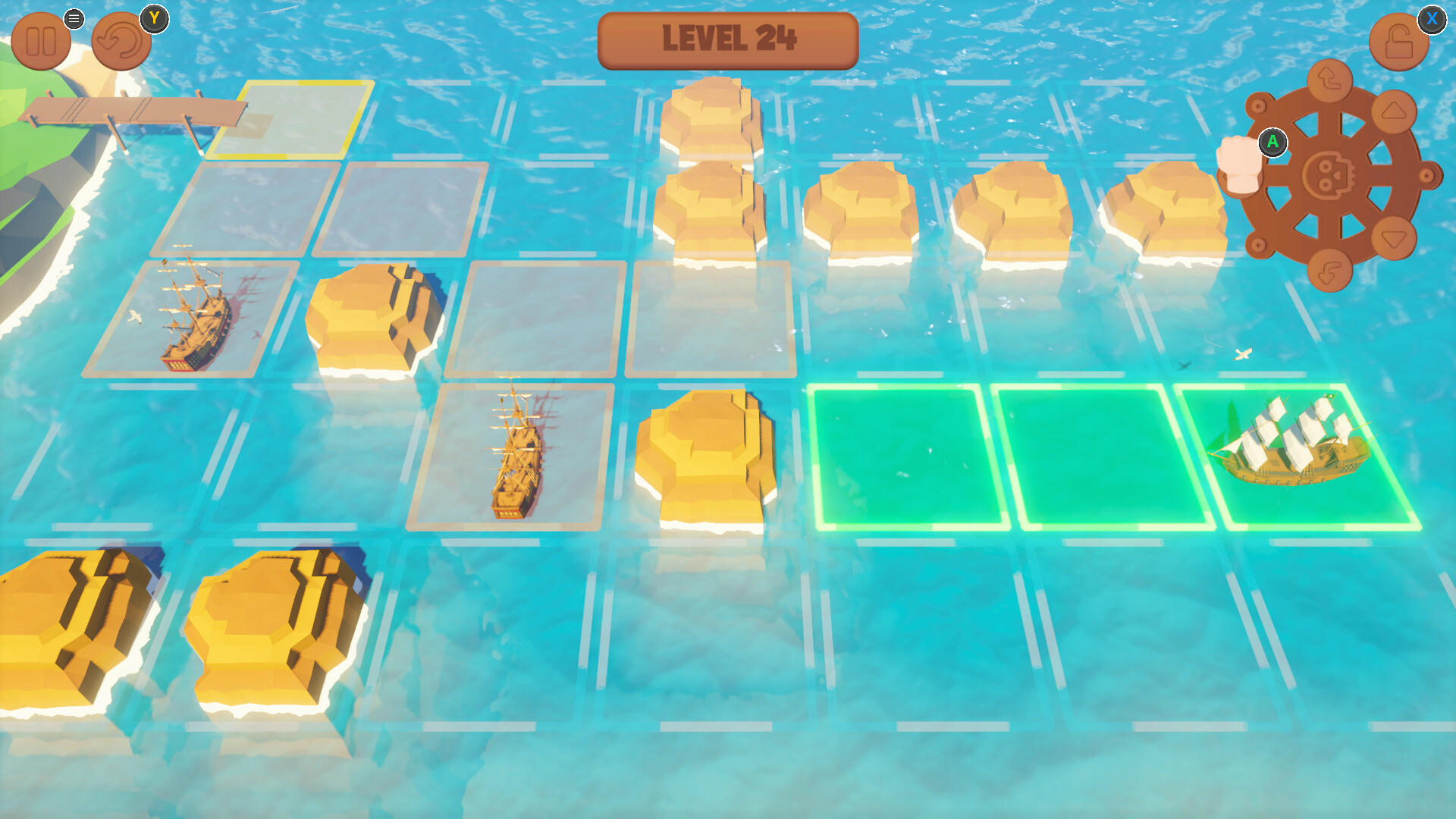Image resolution: width=1456 pixels, height=819 pixels.
Task: Click the hamburger menu badge near pause
Action: point(74,19)
